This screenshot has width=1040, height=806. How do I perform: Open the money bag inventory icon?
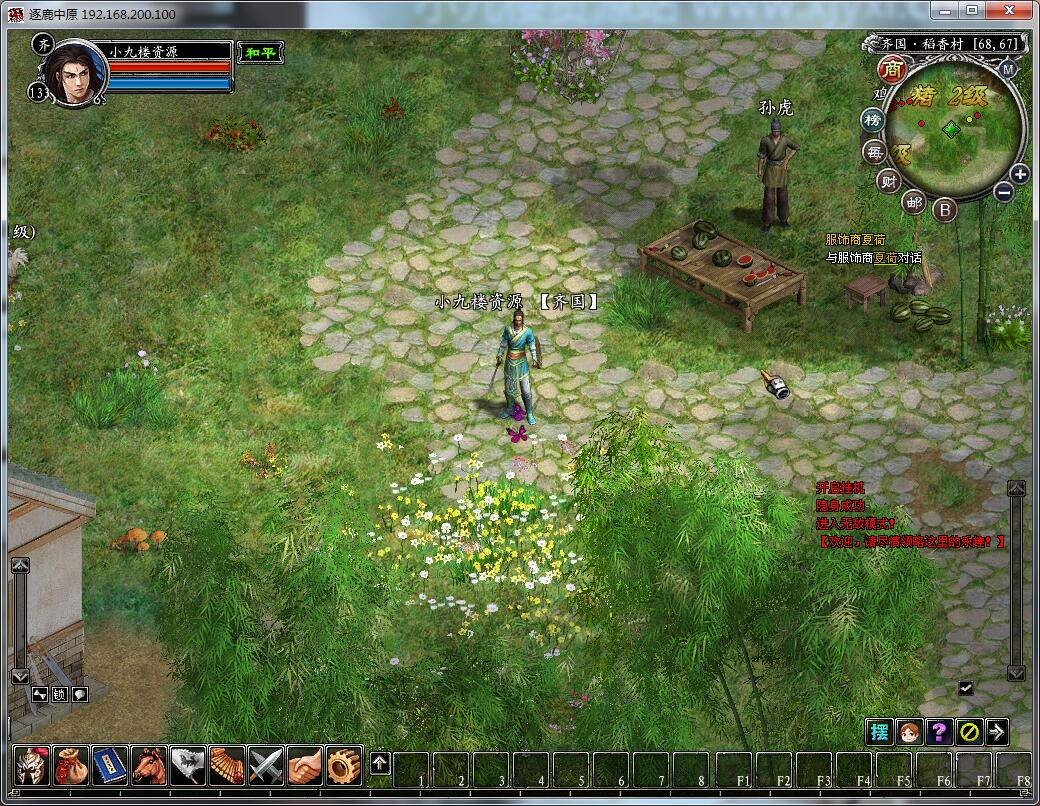70,765
